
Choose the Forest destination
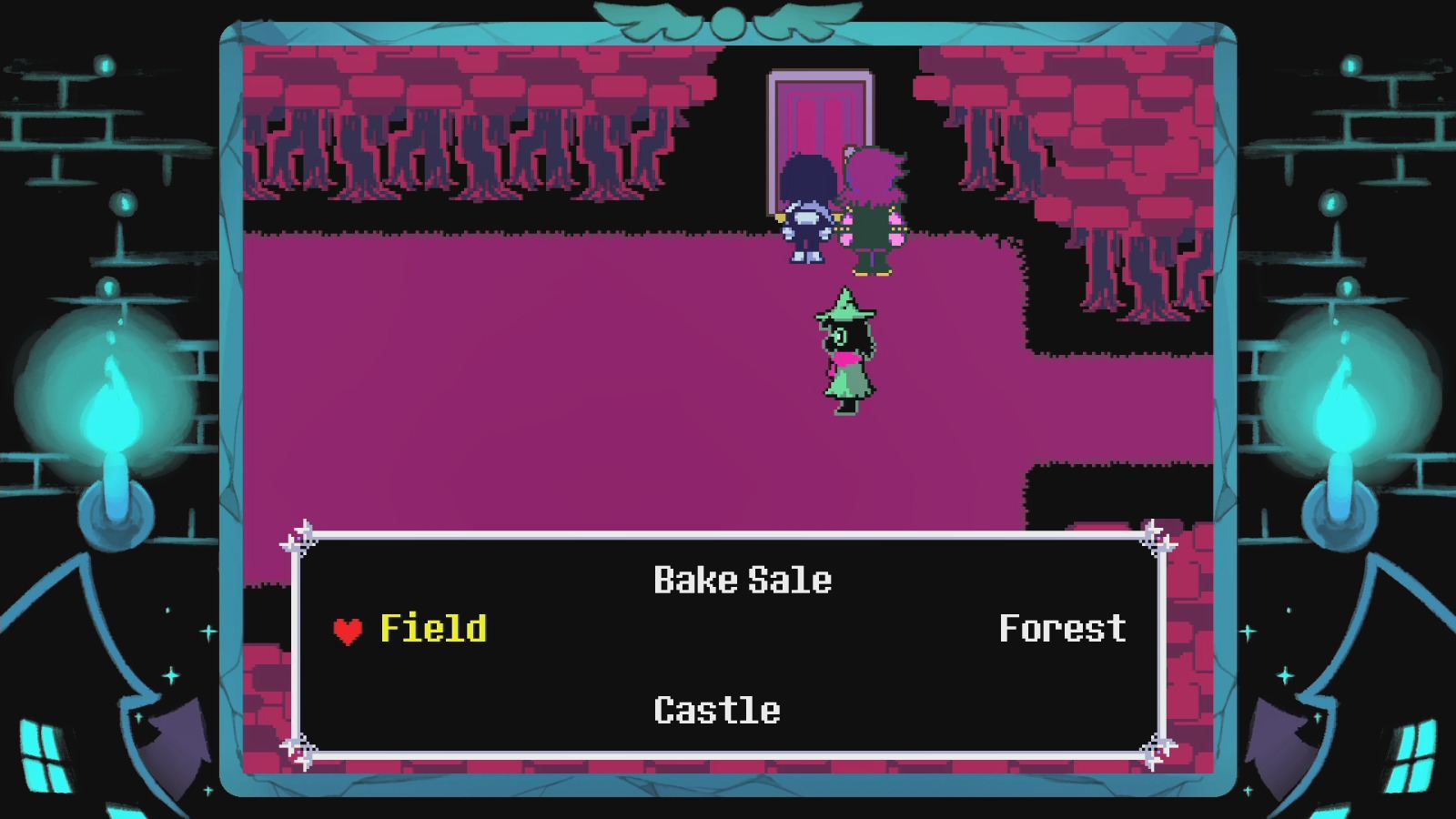pyautogui.click(x=1063, y=628)
